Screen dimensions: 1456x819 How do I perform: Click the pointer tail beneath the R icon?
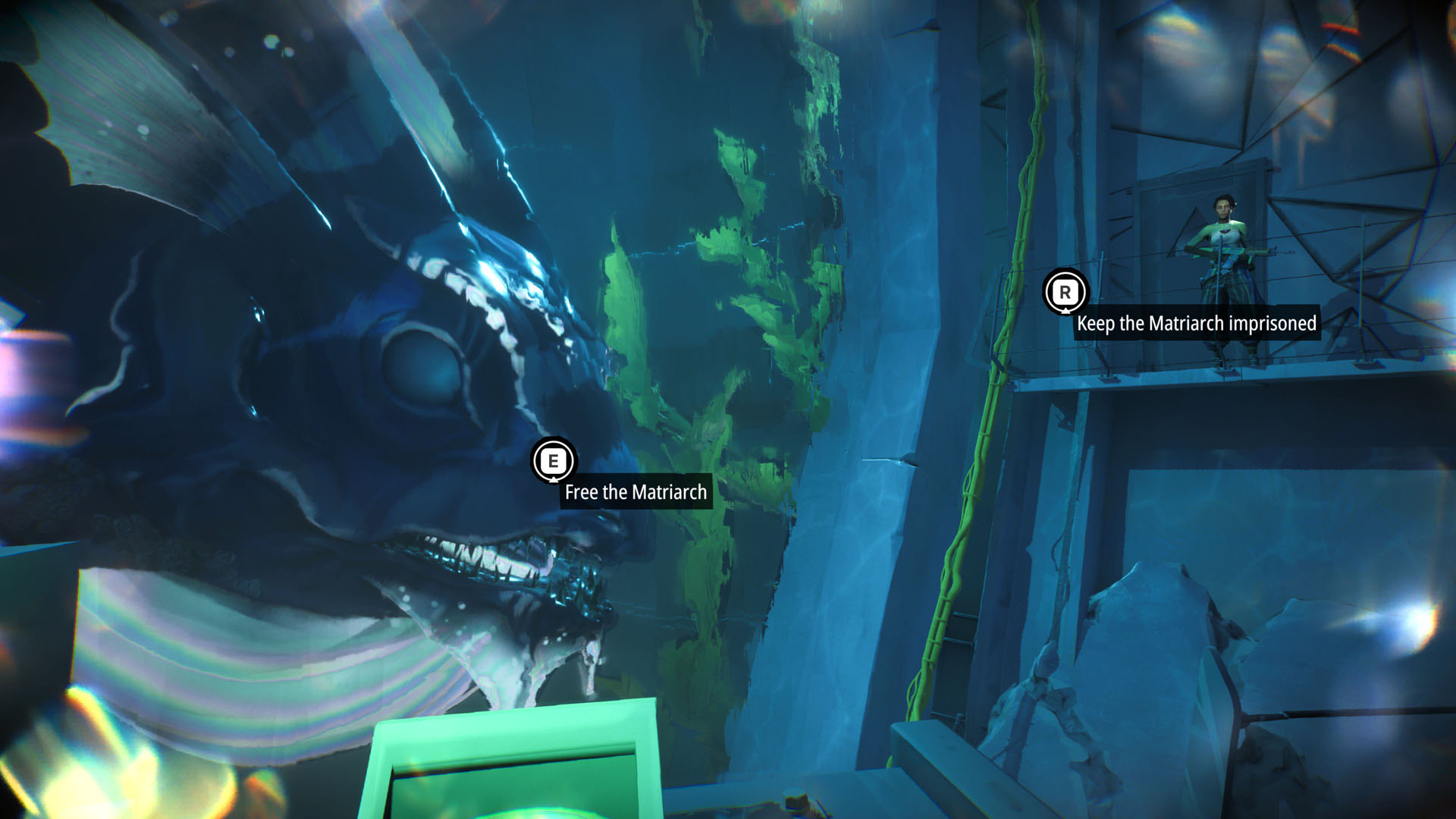1065,311
